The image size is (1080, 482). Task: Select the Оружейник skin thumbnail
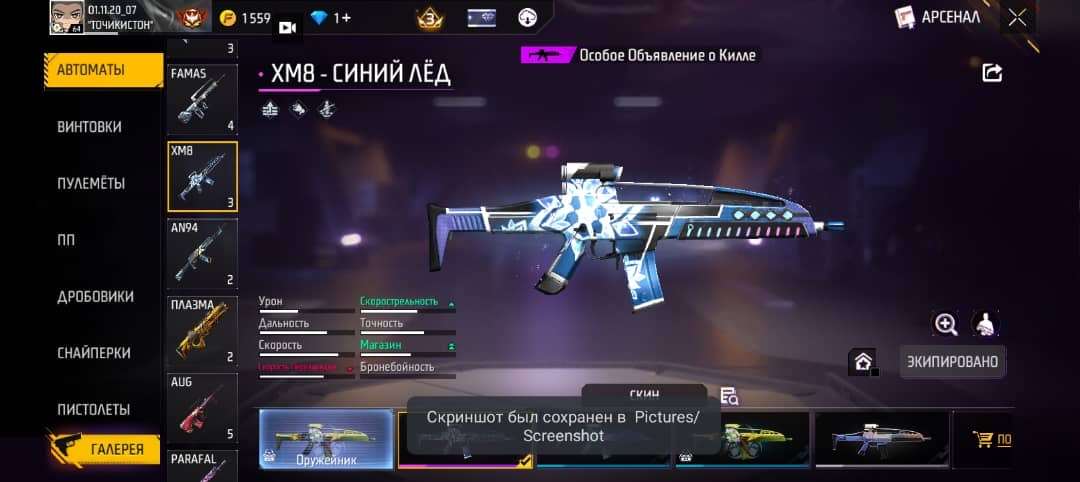tap(326, 438)
